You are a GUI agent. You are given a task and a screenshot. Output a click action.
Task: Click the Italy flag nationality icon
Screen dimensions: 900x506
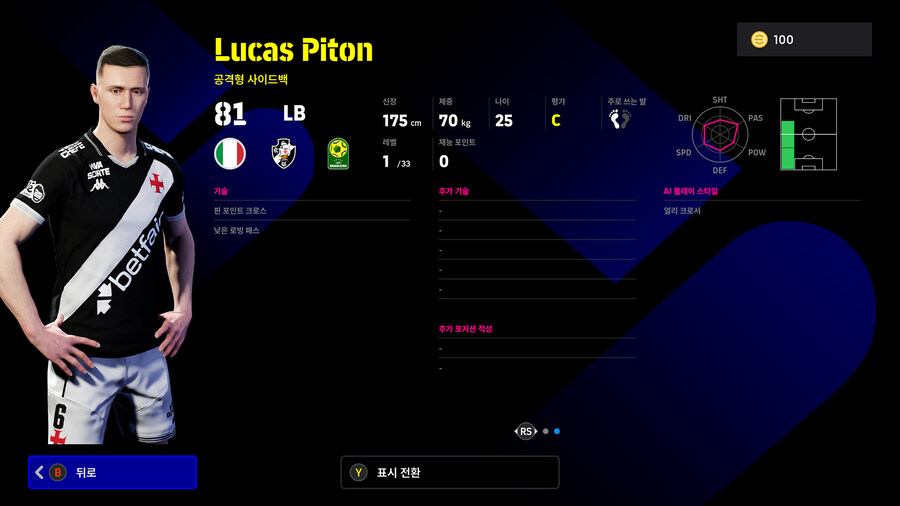[x=230, y=153]
